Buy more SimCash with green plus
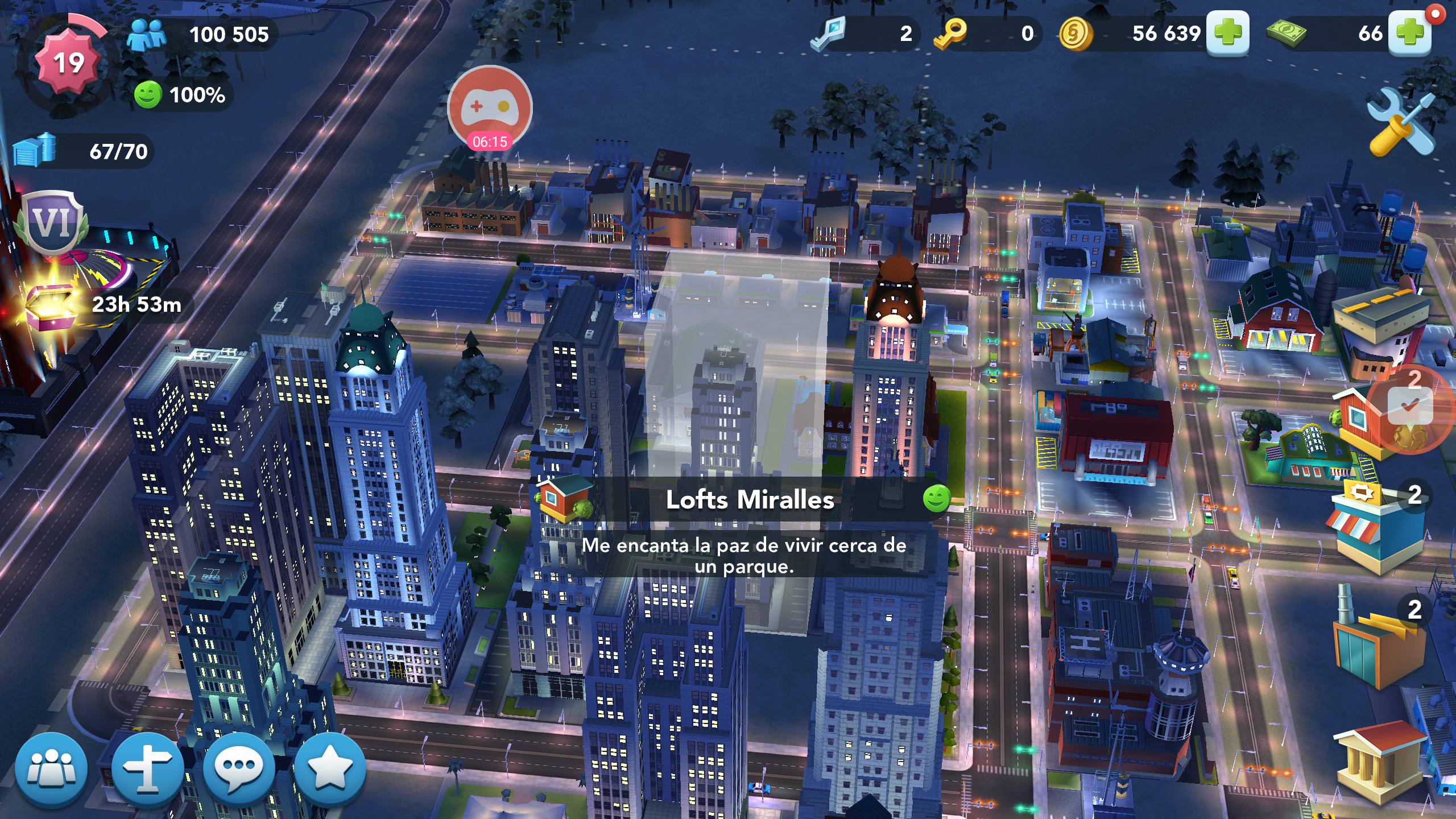Screen dimensions: 1456x819 click(x=1409, y=33)
